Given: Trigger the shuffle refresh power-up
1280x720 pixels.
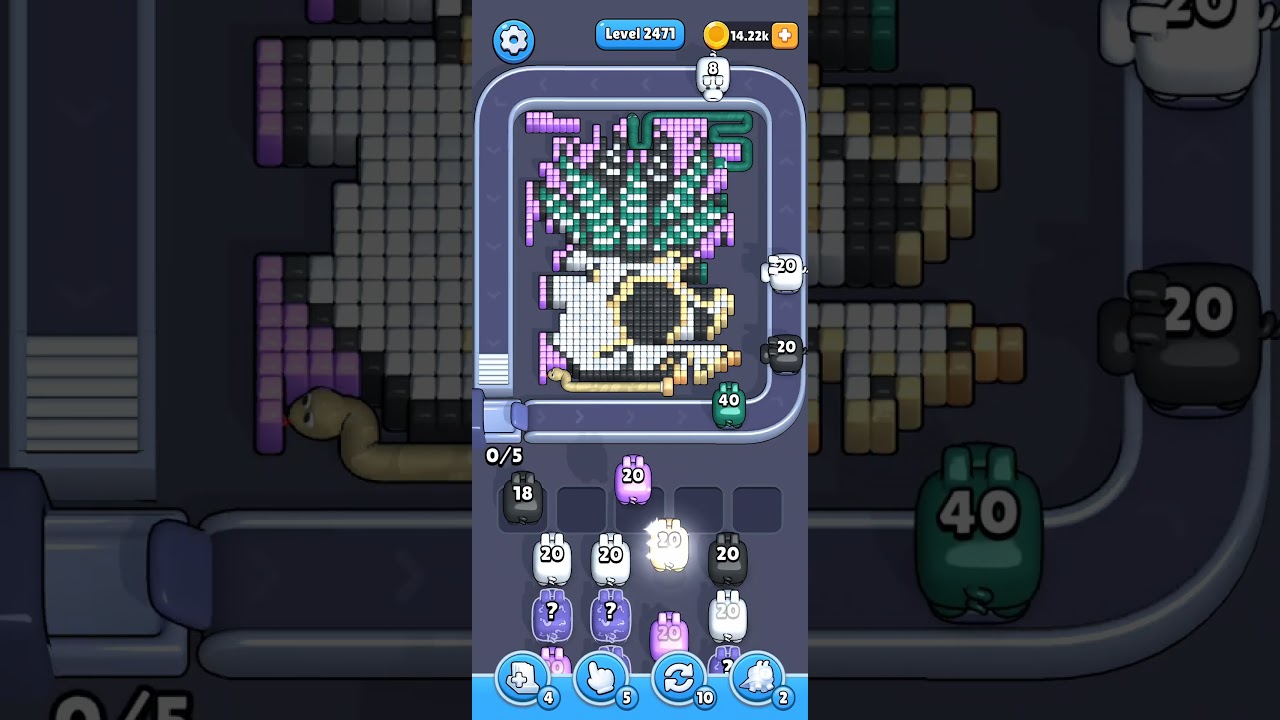Looking at the screenshot, I should point(679,678).
